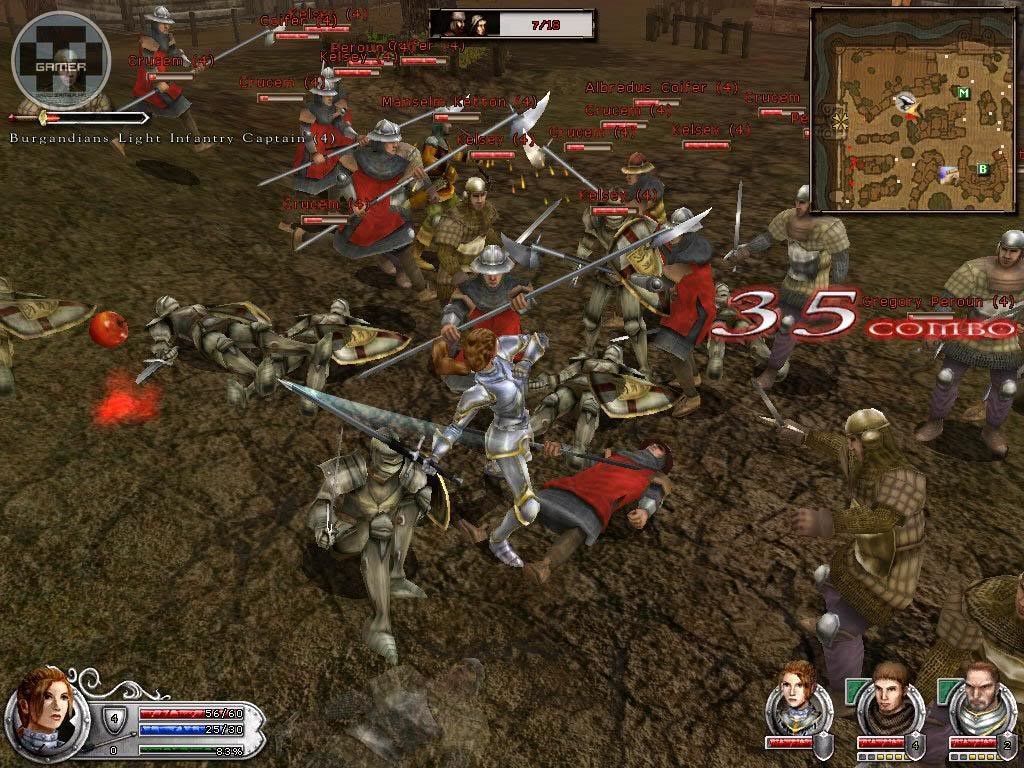
Task: Open Joan's main character portrait
Action: (x=40, y=702)
